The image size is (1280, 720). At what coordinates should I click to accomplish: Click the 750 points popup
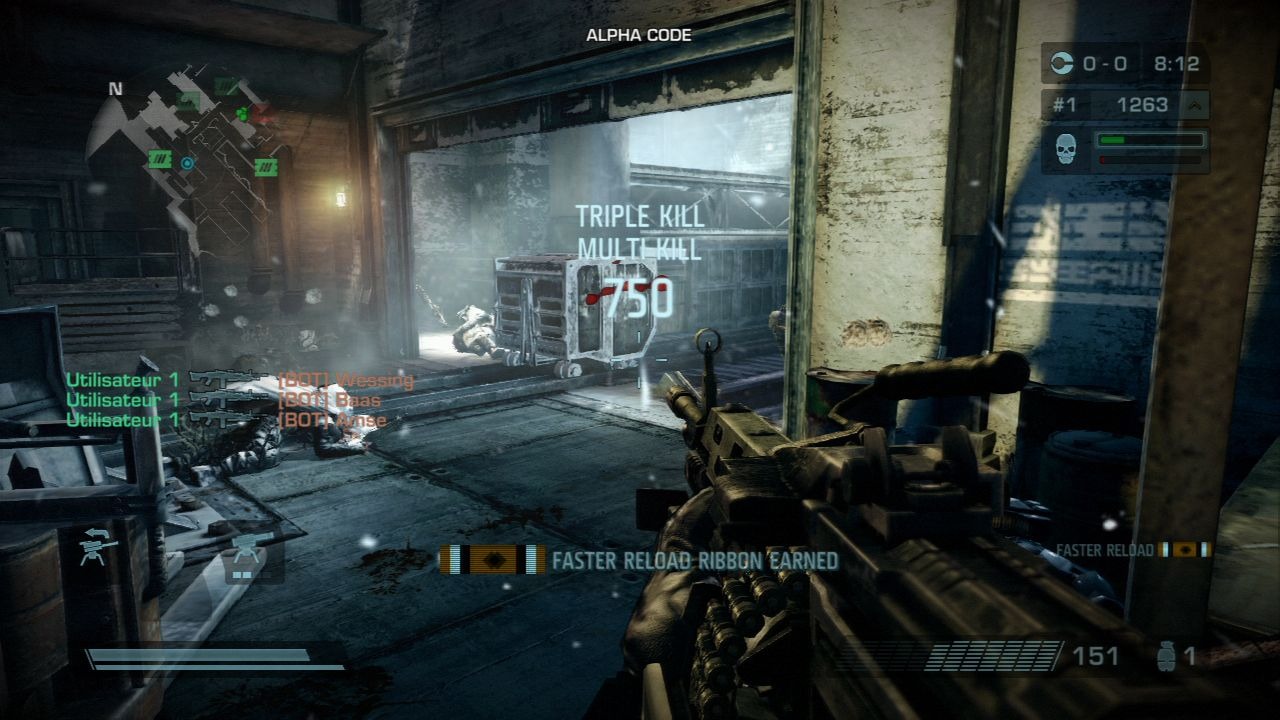tap(637, 297)
